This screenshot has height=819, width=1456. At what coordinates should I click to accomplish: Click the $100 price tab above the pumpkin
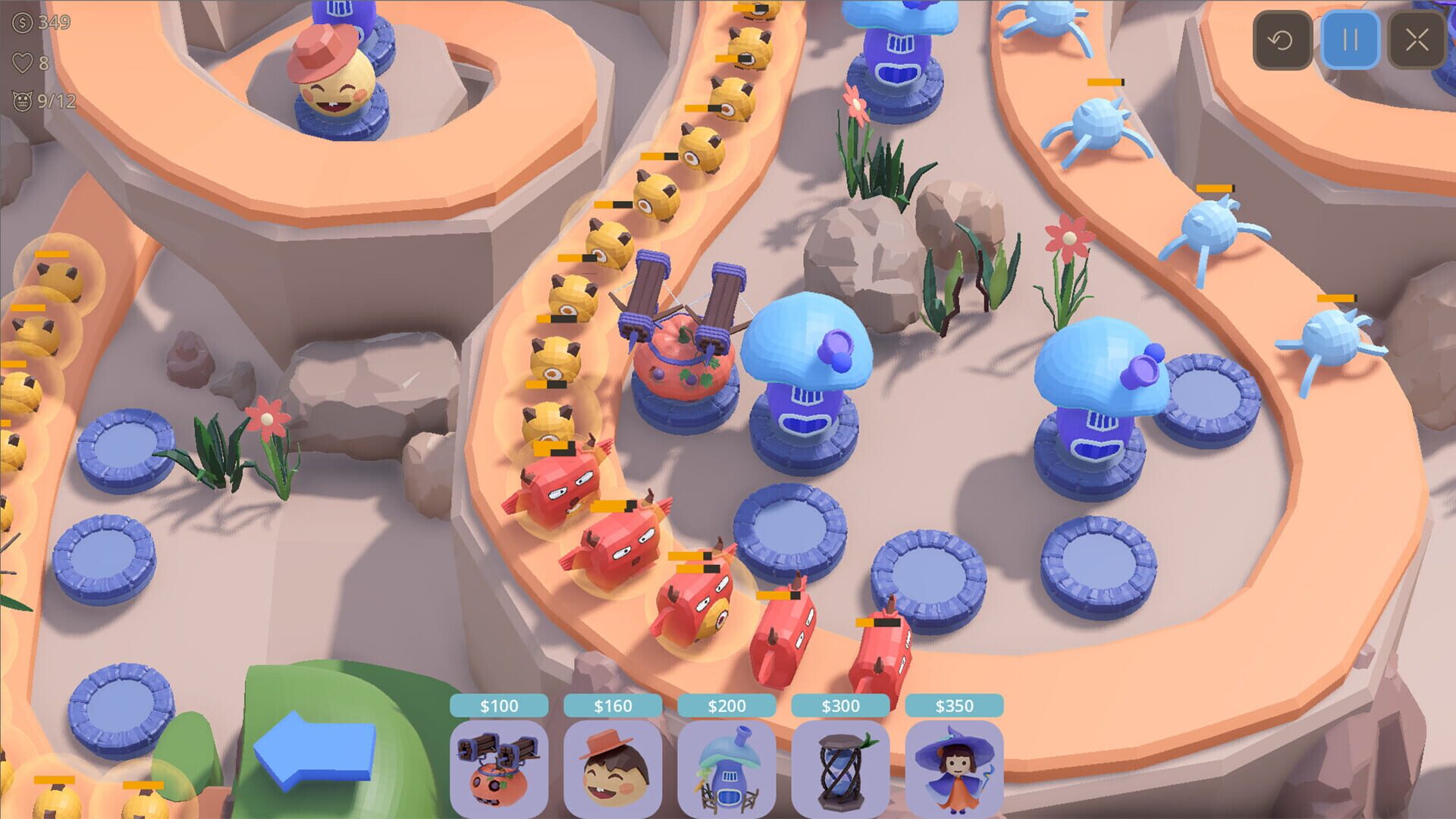[x=499, y=705]
